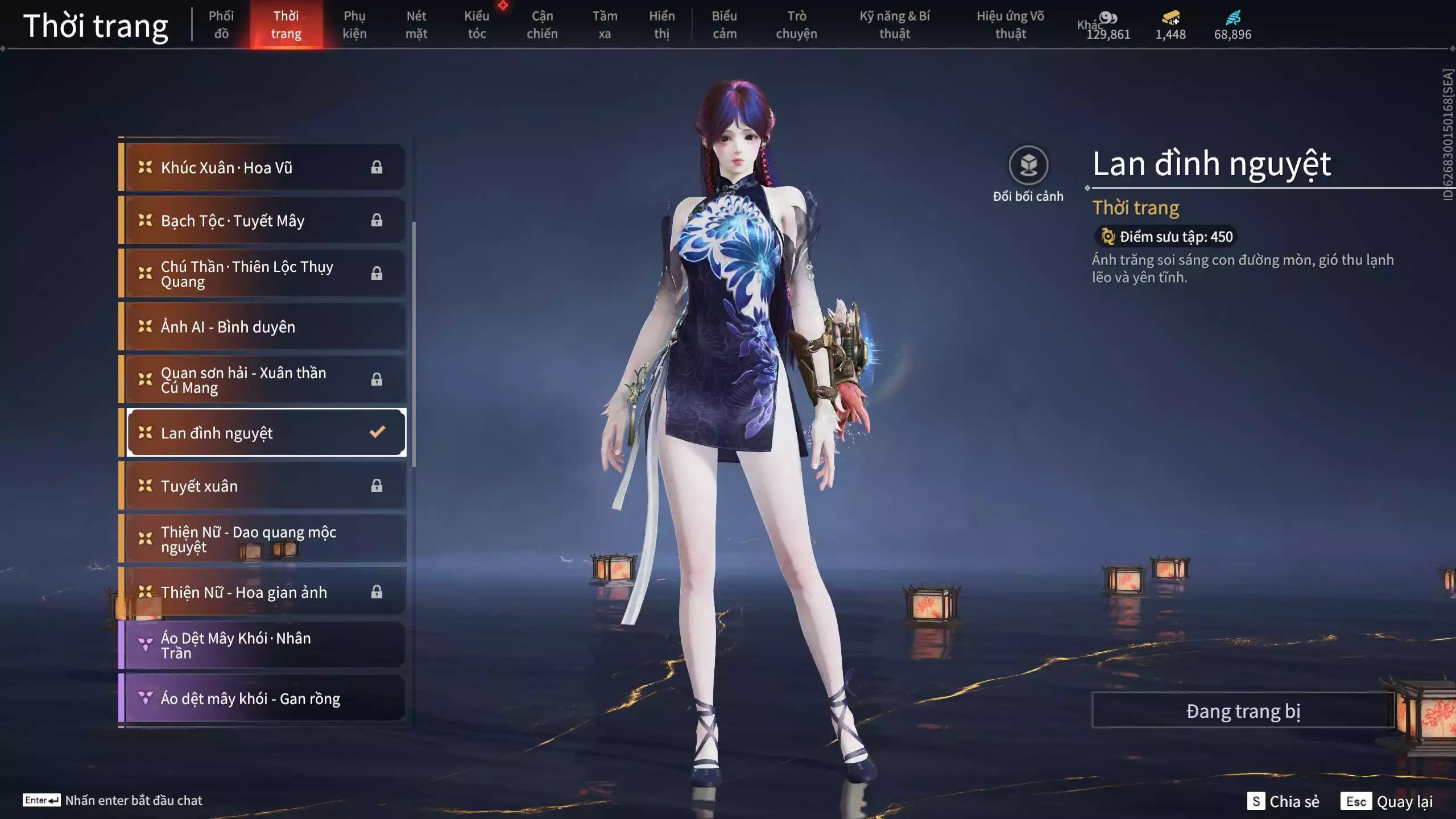Viewport: 1456px width, 819px height.
Task: Open the Cận chiến category
Action: point(542,25)
